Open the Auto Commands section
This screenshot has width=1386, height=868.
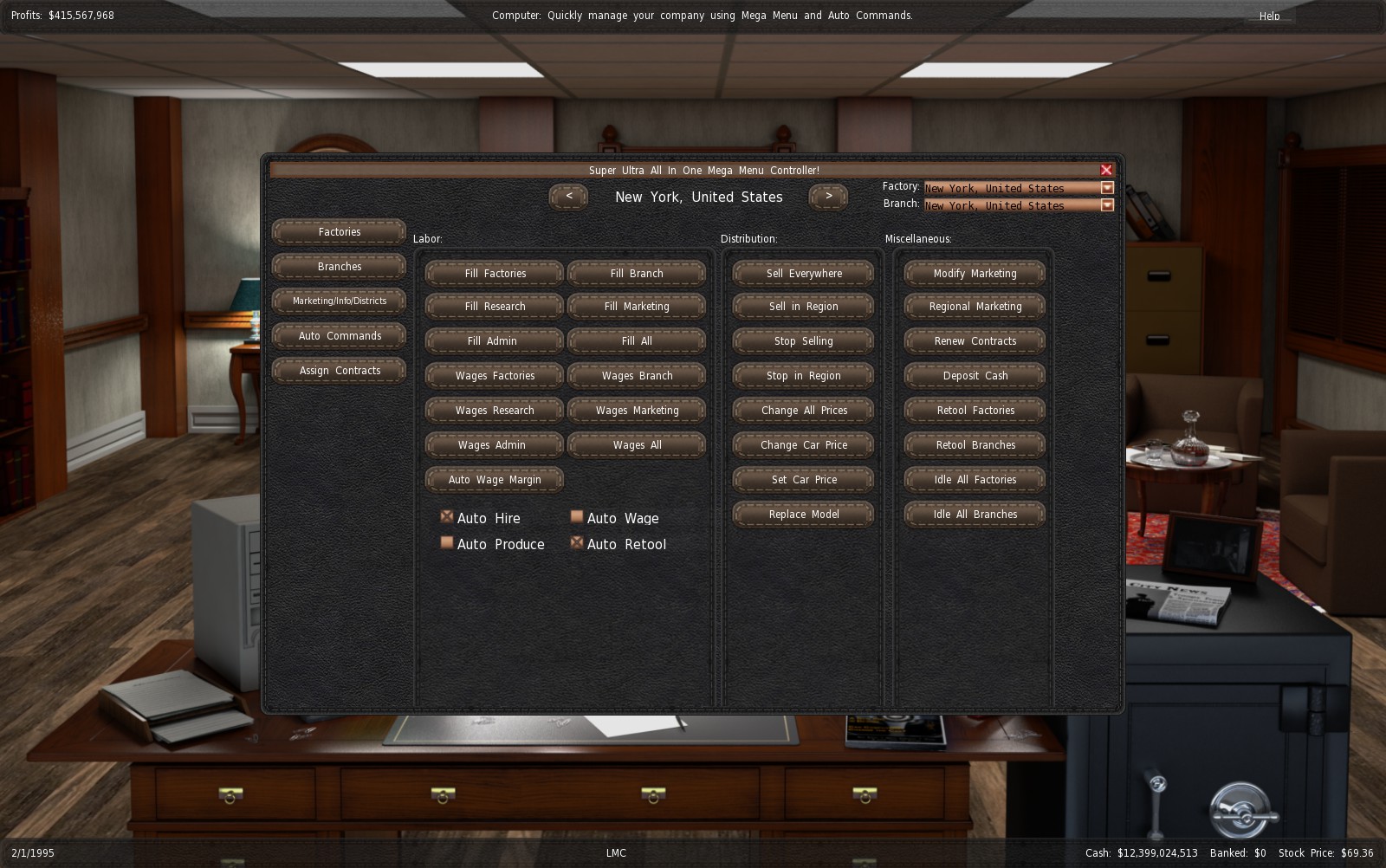click(339, 336)
